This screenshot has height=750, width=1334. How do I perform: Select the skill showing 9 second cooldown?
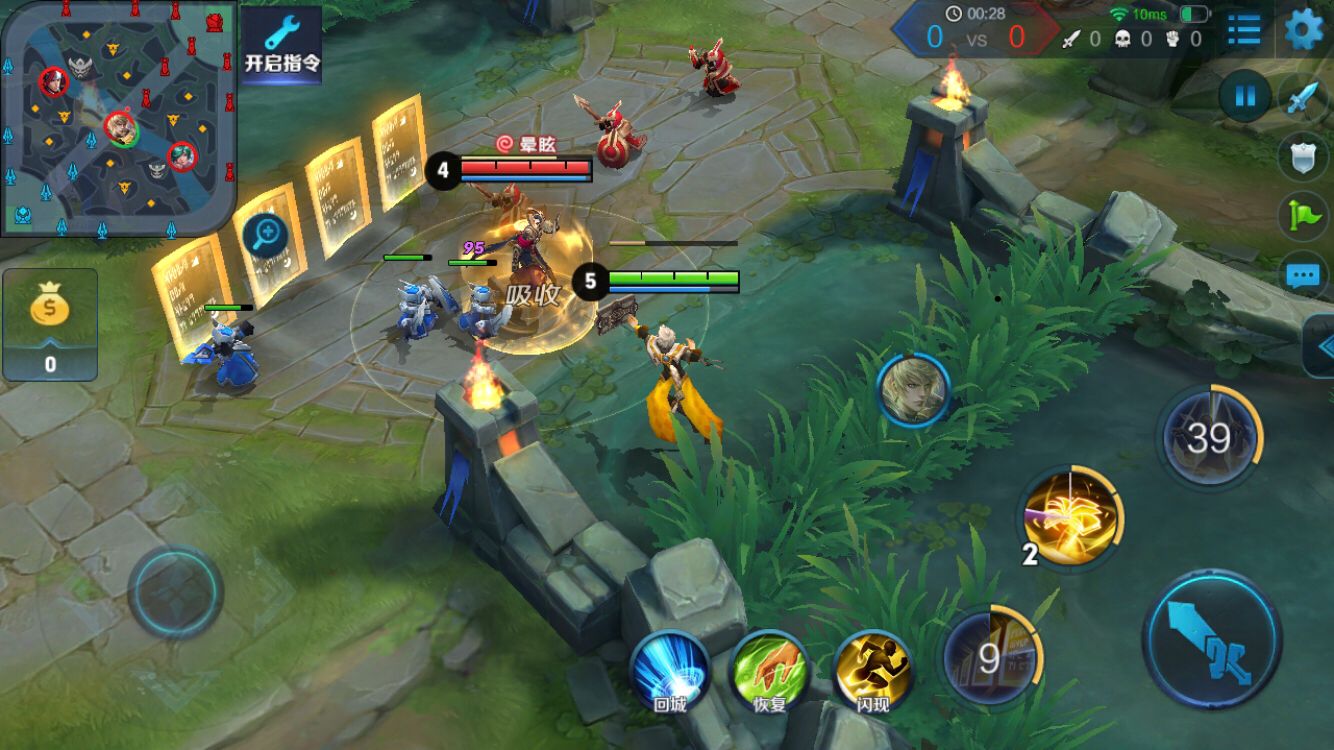click(x=991, y=657)
